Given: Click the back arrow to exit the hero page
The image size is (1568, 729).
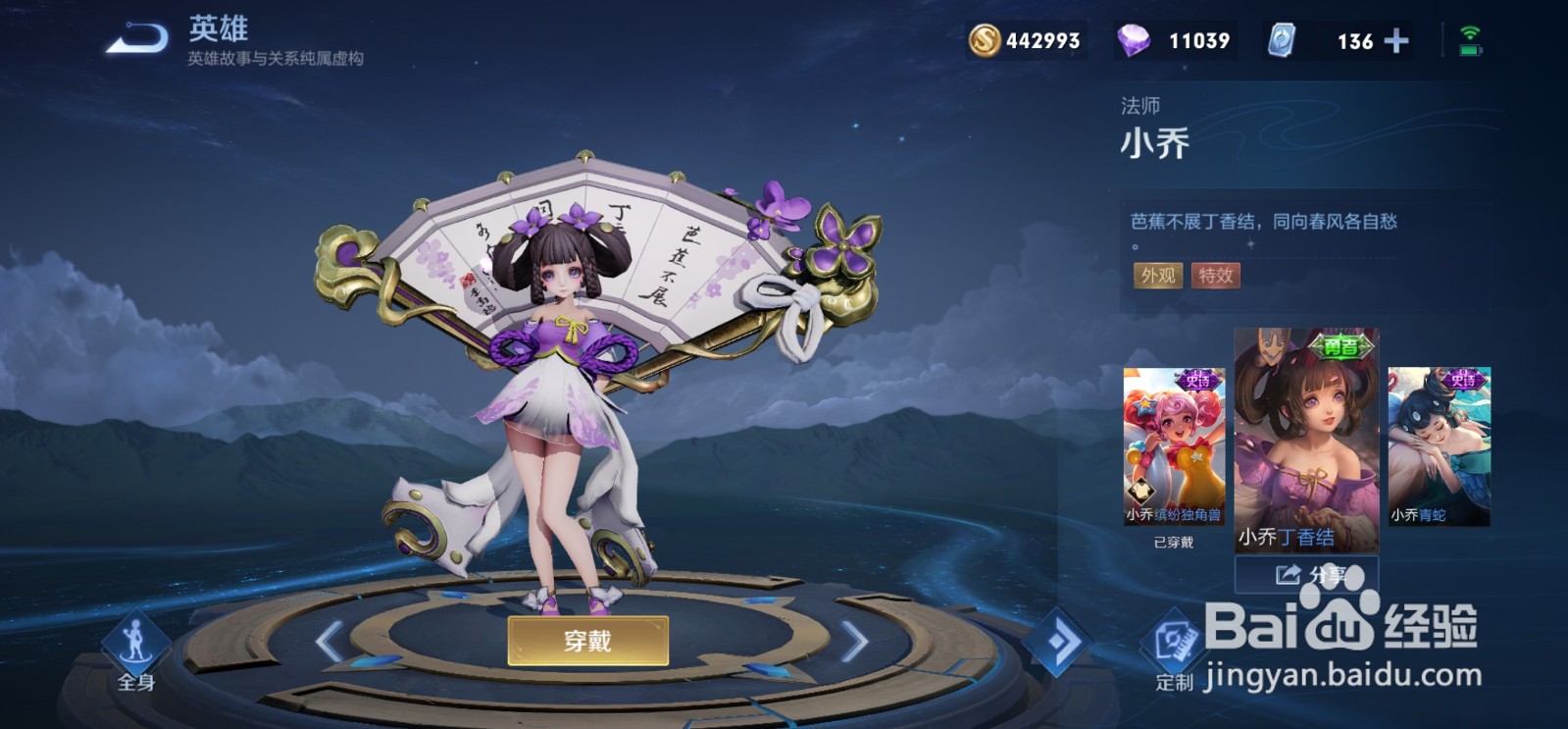Looking at the screenshot, I should click(138, 35).
